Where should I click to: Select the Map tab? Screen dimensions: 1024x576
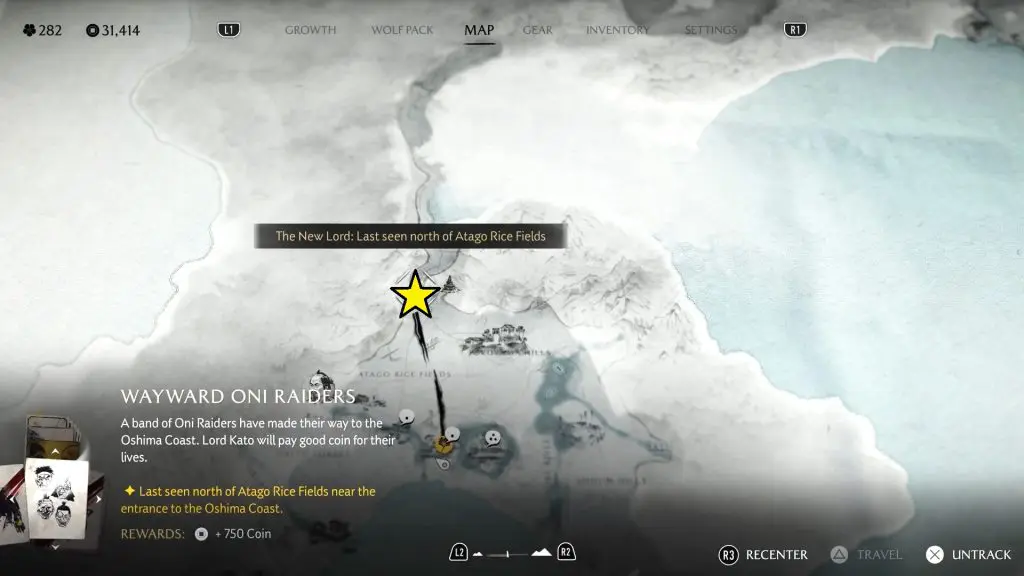pos(479,30)
